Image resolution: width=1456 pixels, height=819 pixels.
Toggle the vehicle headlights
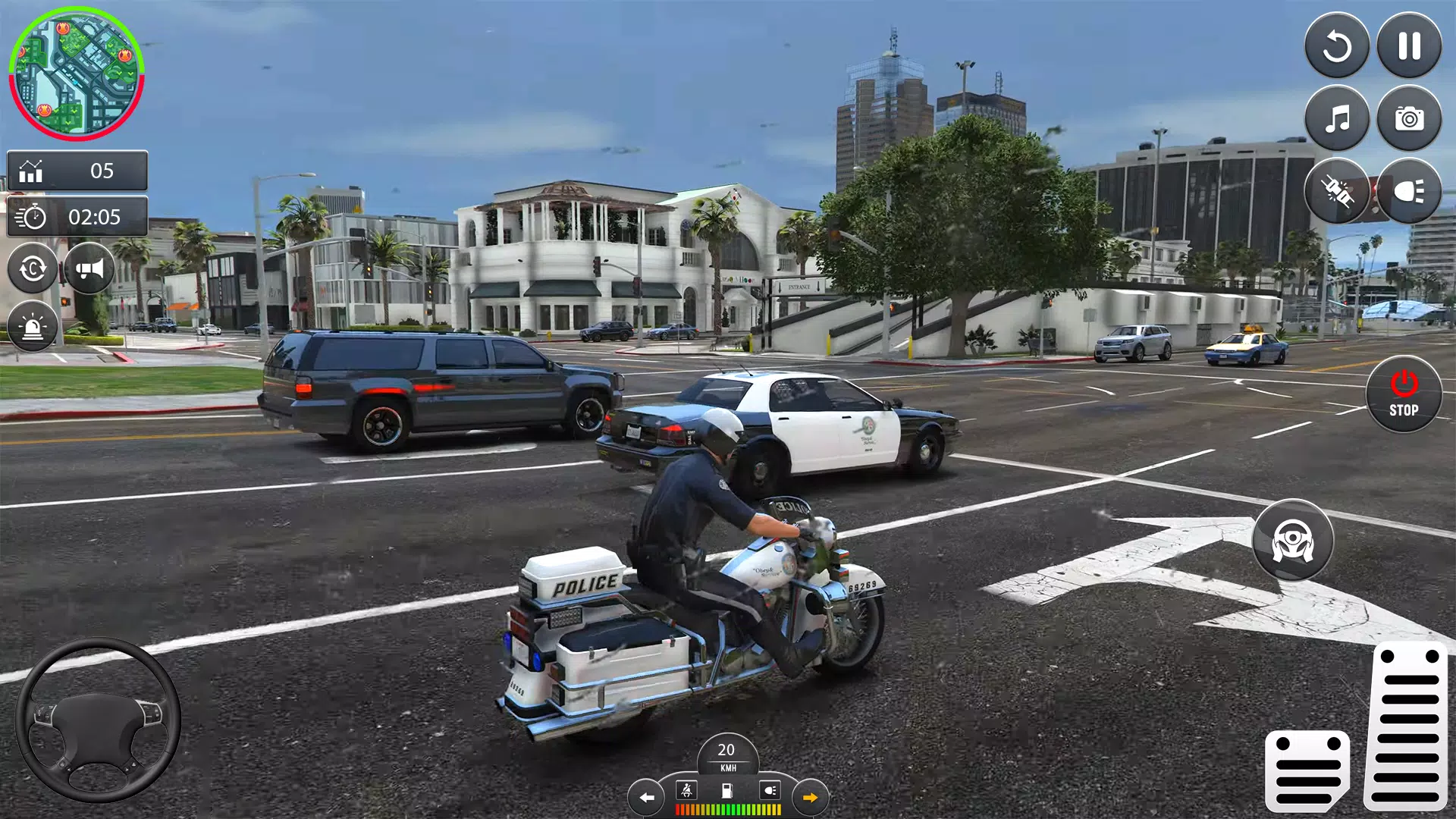click(x=1408, y=191)
